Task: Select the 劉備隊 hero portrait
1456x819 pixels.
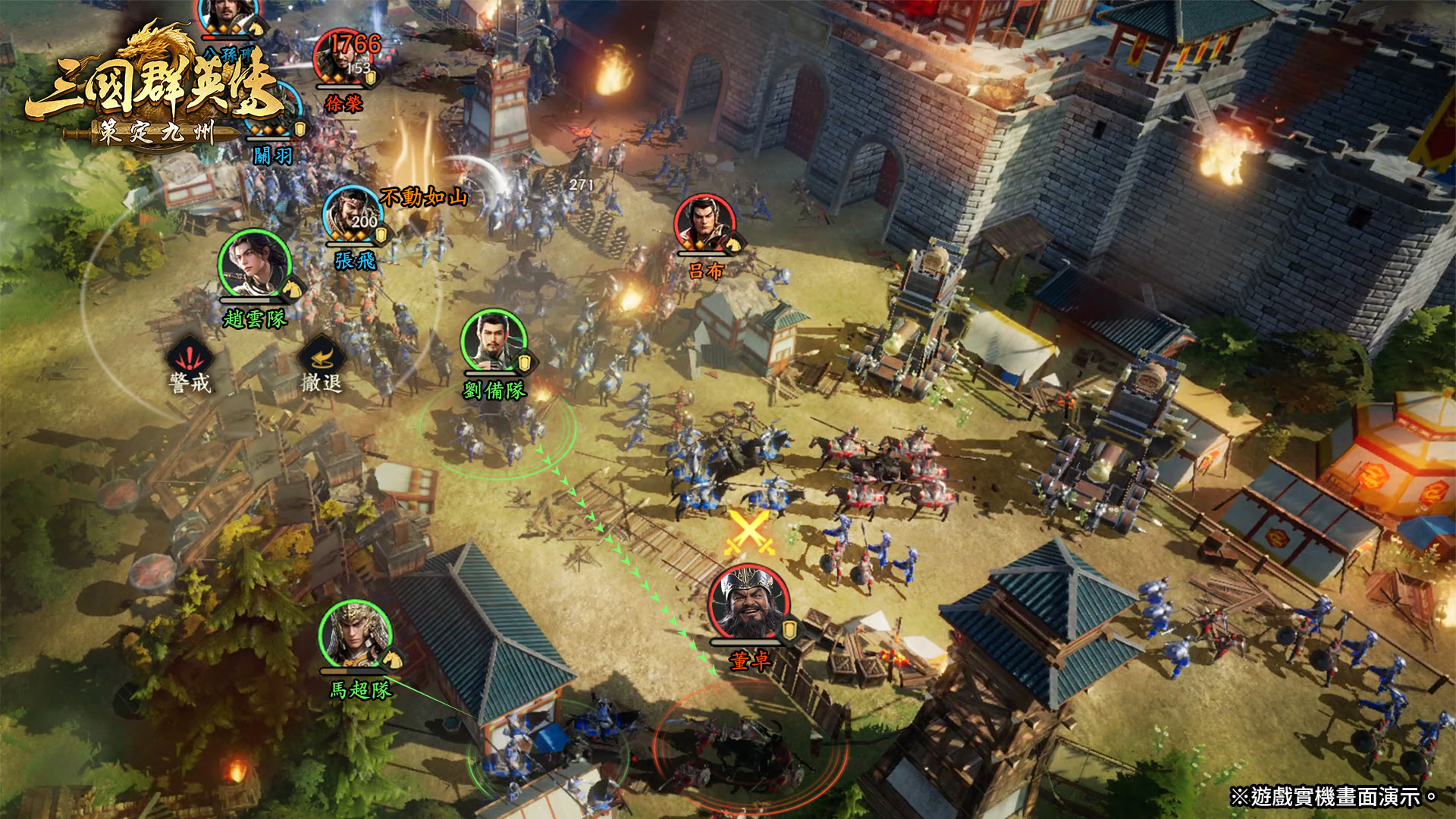Action: (494, 341)
